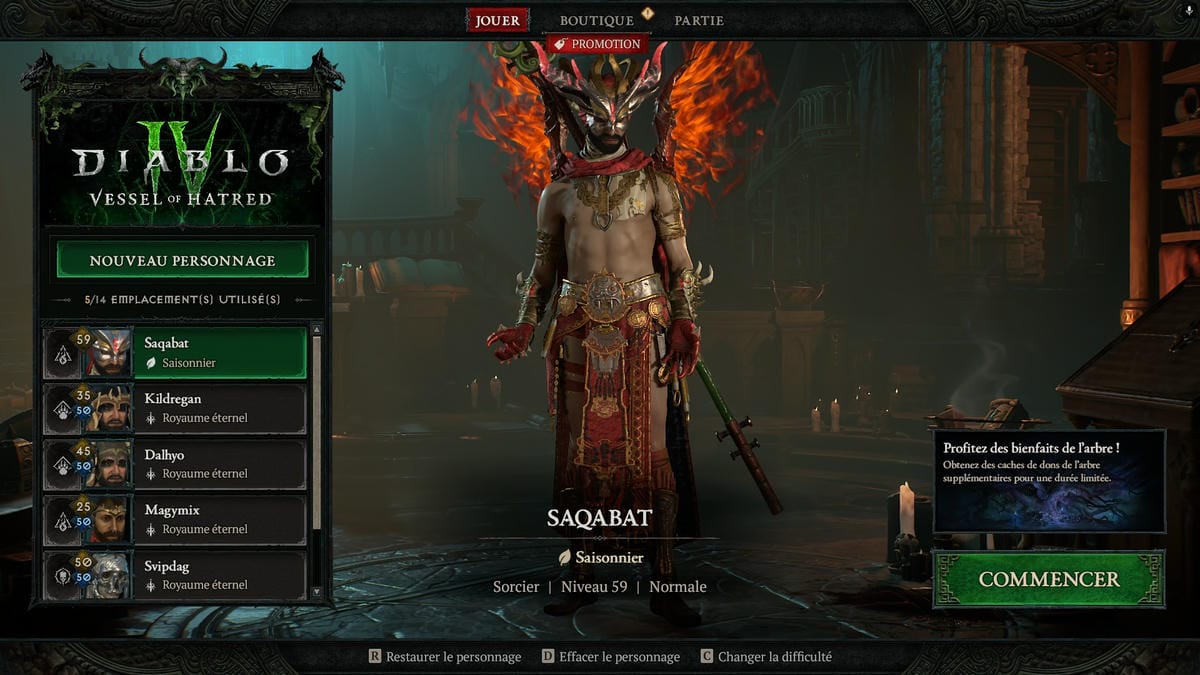This screenshot has width=1200, height=675.
Task: Click the character list scroll down arrow
Action: 317,593
